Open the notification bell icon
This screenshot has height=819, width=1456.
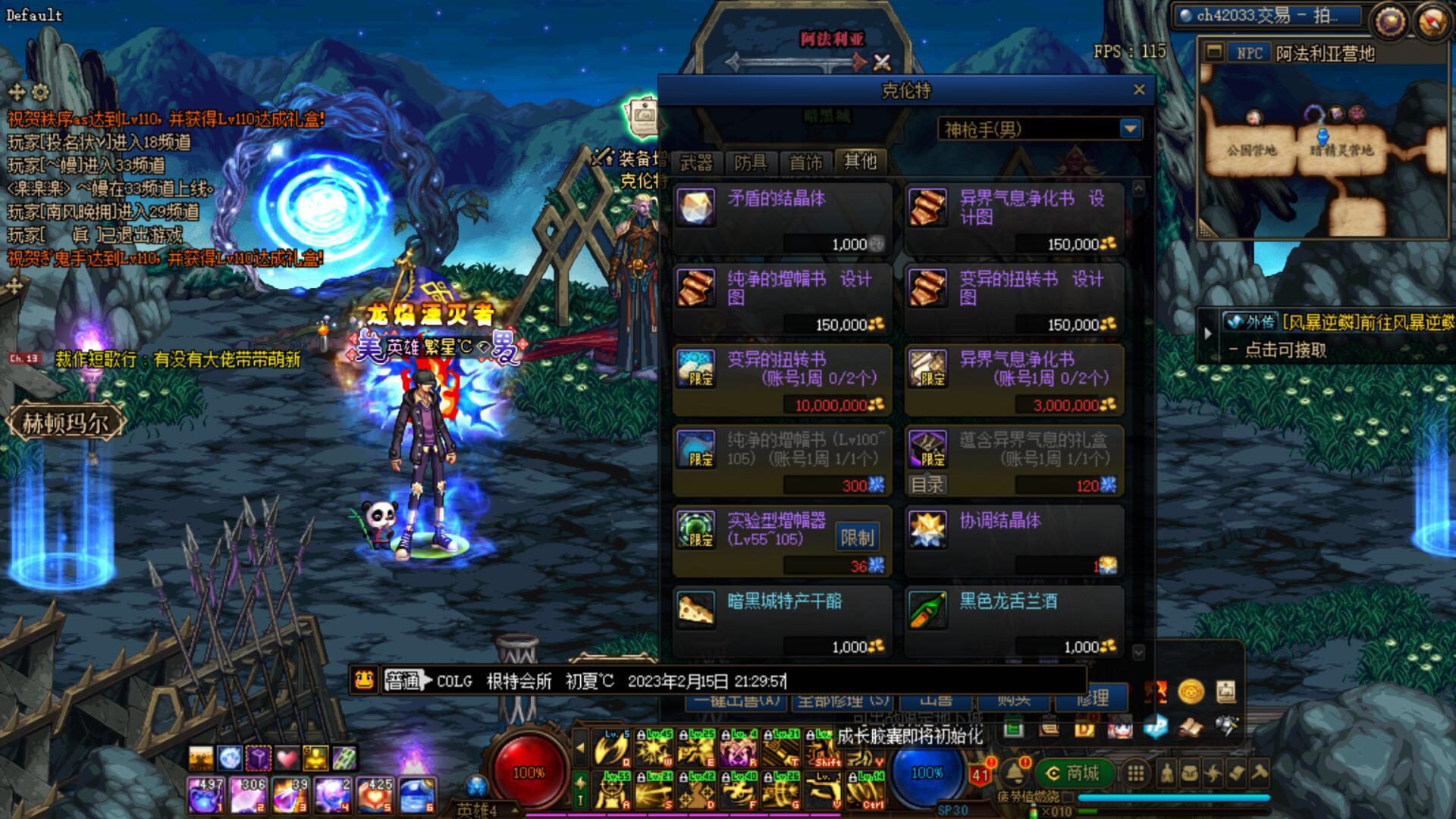point(1015,773)
